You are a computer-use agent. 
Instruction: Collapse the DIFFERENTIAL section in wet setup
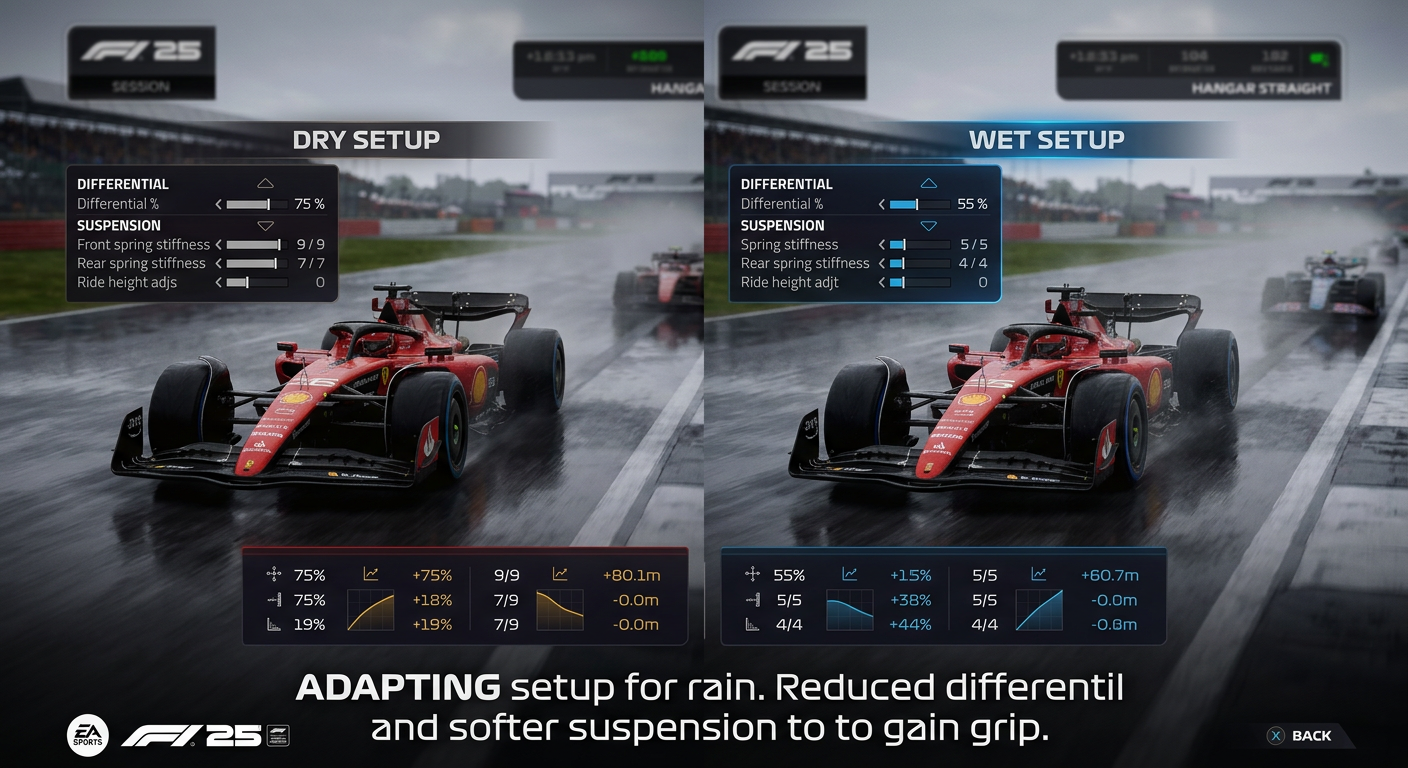pyautogui.click(x=928, y=182)
